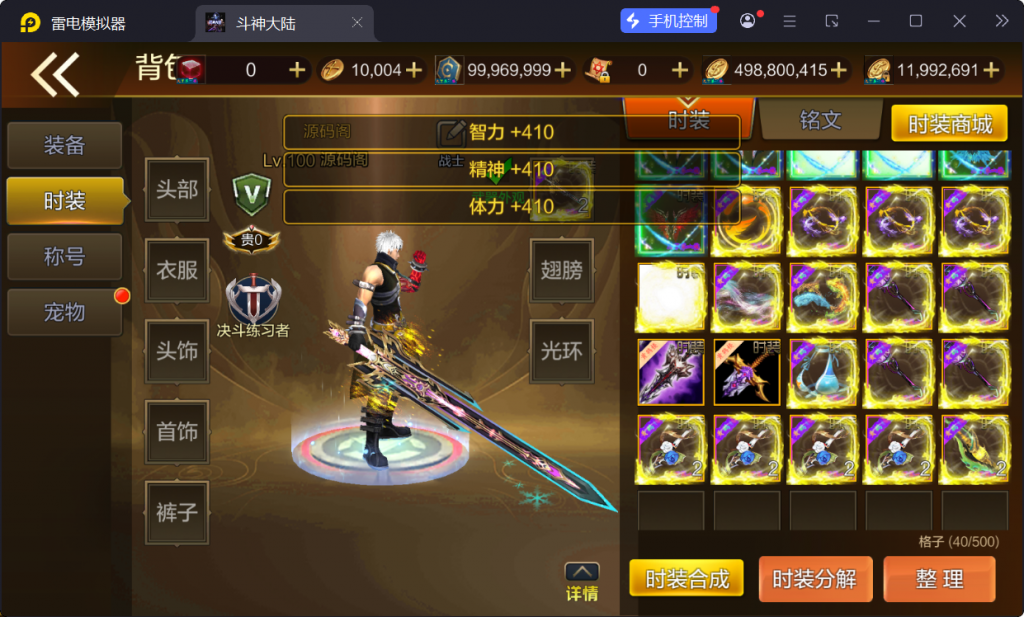The image size is (1024, 617).
Task: Select the 头饰 headwear slot
Action: pyautogui.click(x=177, y=351)
